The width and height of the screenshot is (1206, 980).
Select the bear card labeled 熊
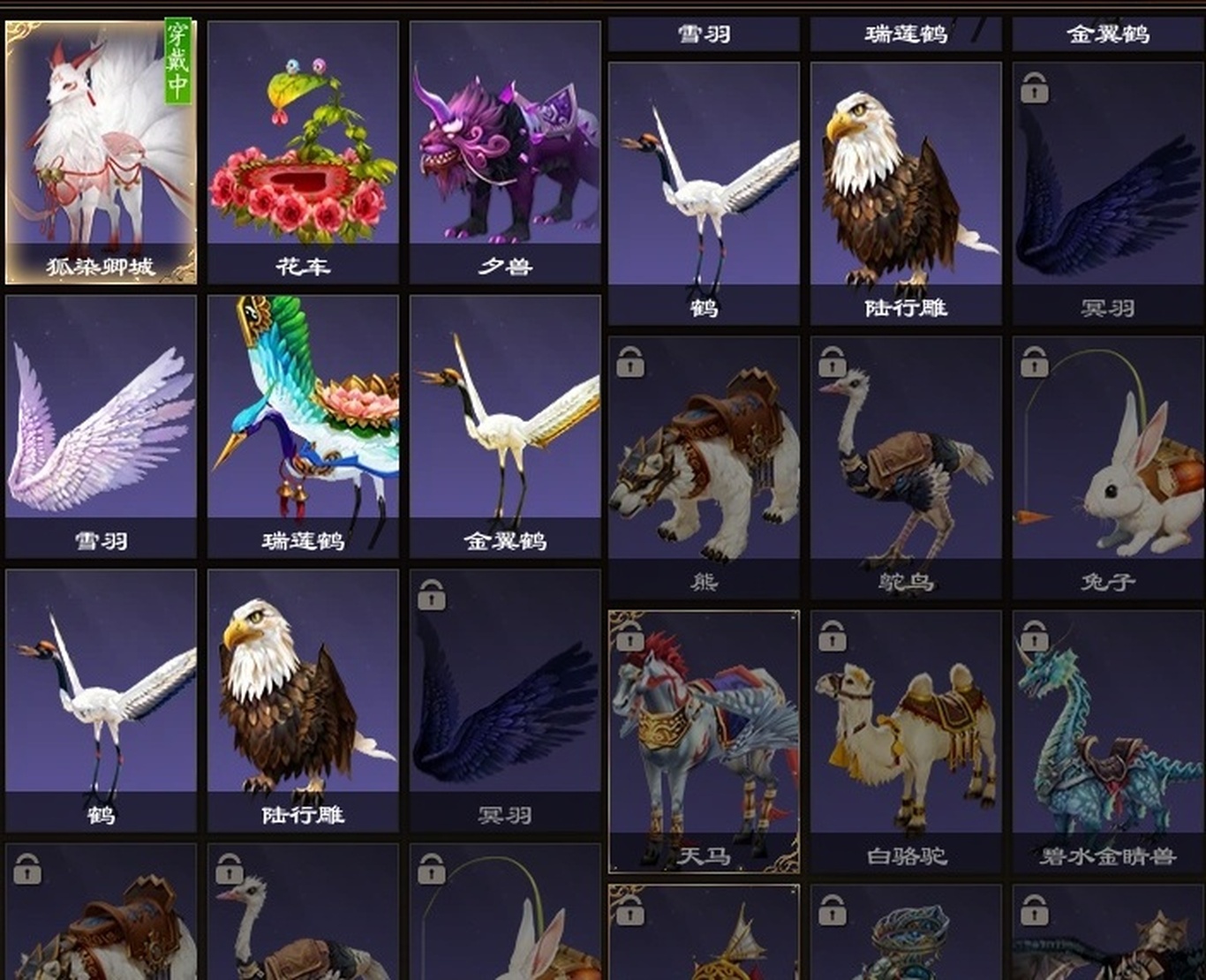pos(704,466)
